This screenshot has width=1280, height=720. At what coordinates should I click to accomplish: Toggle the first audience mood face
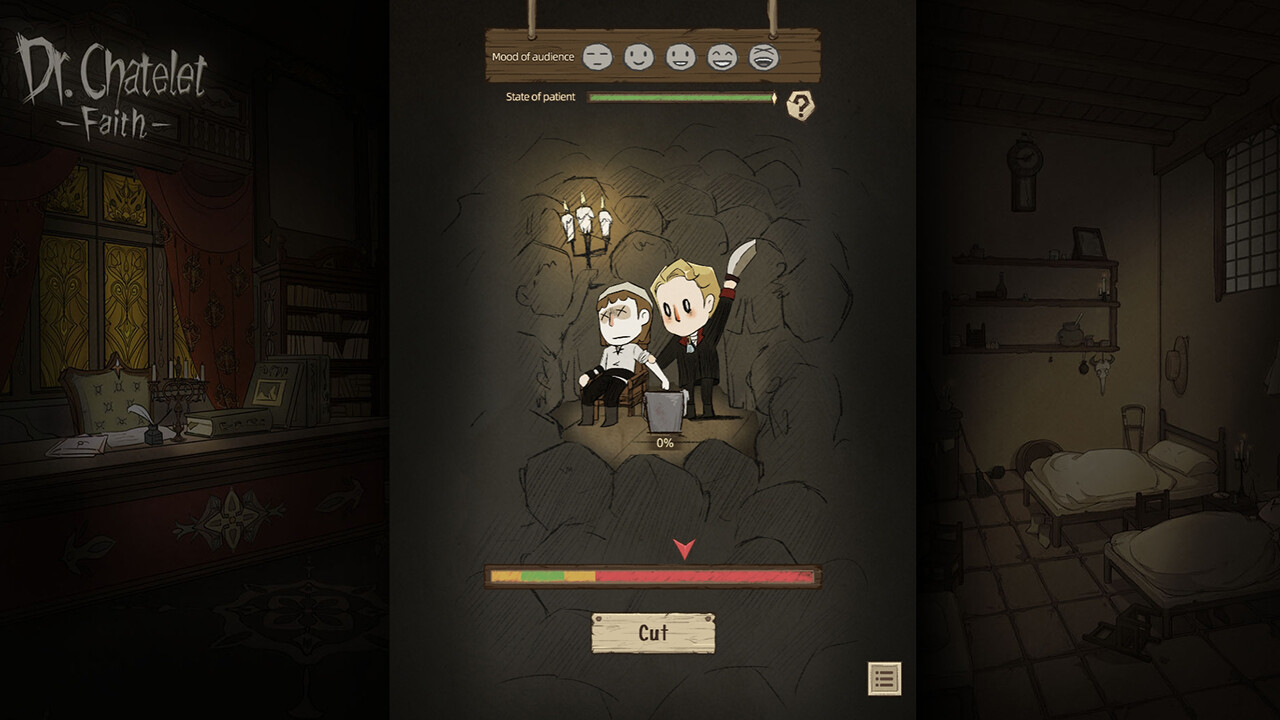tap(596, 56)
